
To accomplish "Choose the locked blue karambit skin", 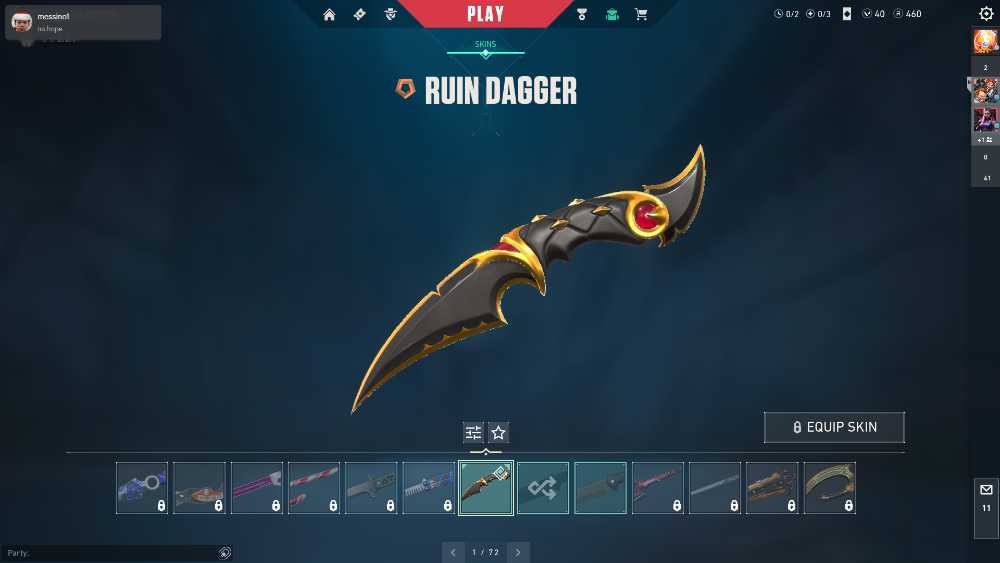I will tap(142, 488).
